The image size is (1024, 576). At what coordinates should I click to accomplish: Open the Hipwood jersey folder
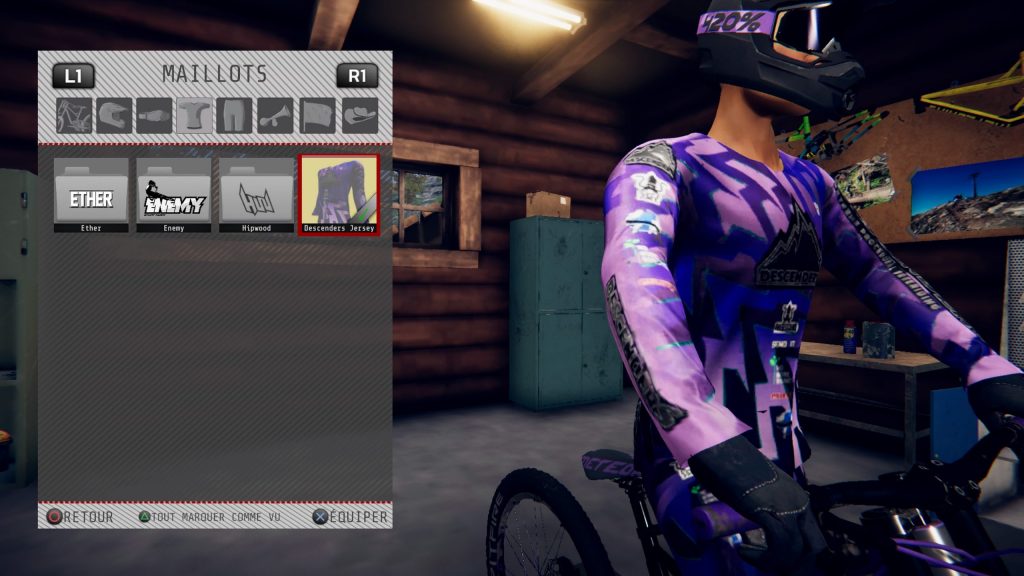[257, 194]
